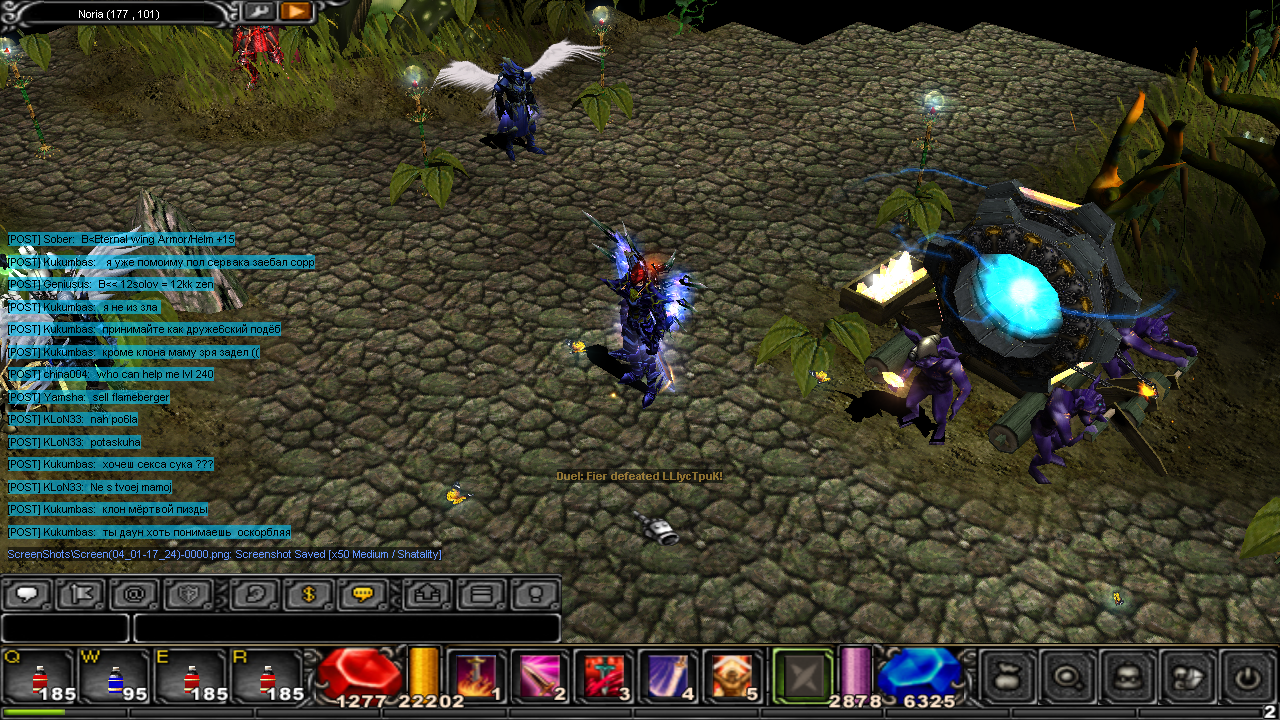Open the chat window lines button
This screenshot has height=720, width=1280.
481,595
